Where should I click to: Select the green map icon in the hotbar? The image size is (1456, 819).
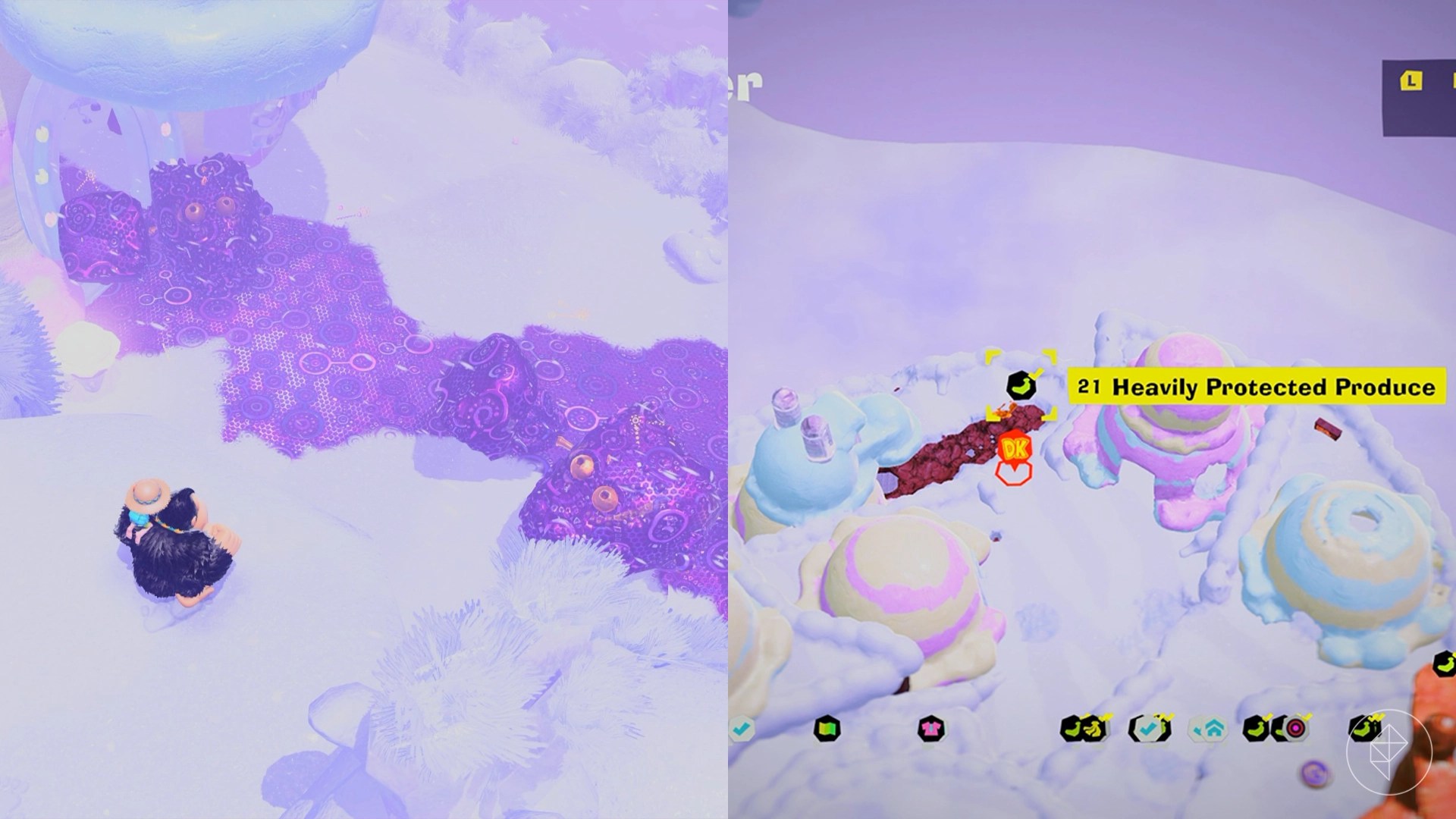[829, 730]
